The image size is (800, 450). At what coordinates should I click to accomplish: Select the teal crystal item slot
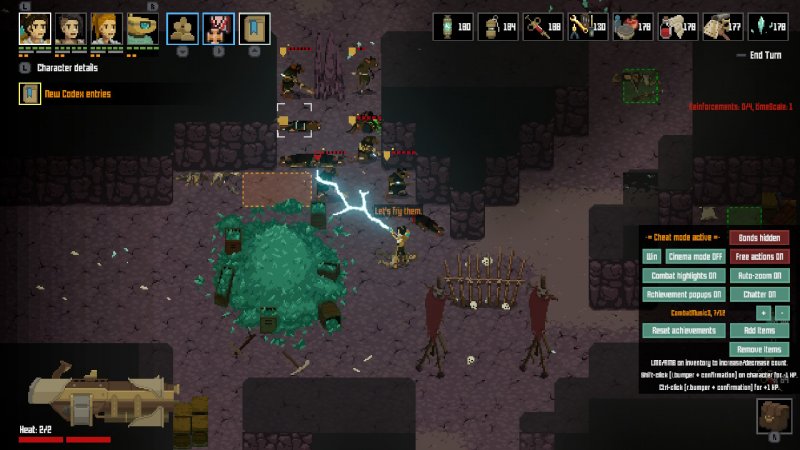coord(769,27)
